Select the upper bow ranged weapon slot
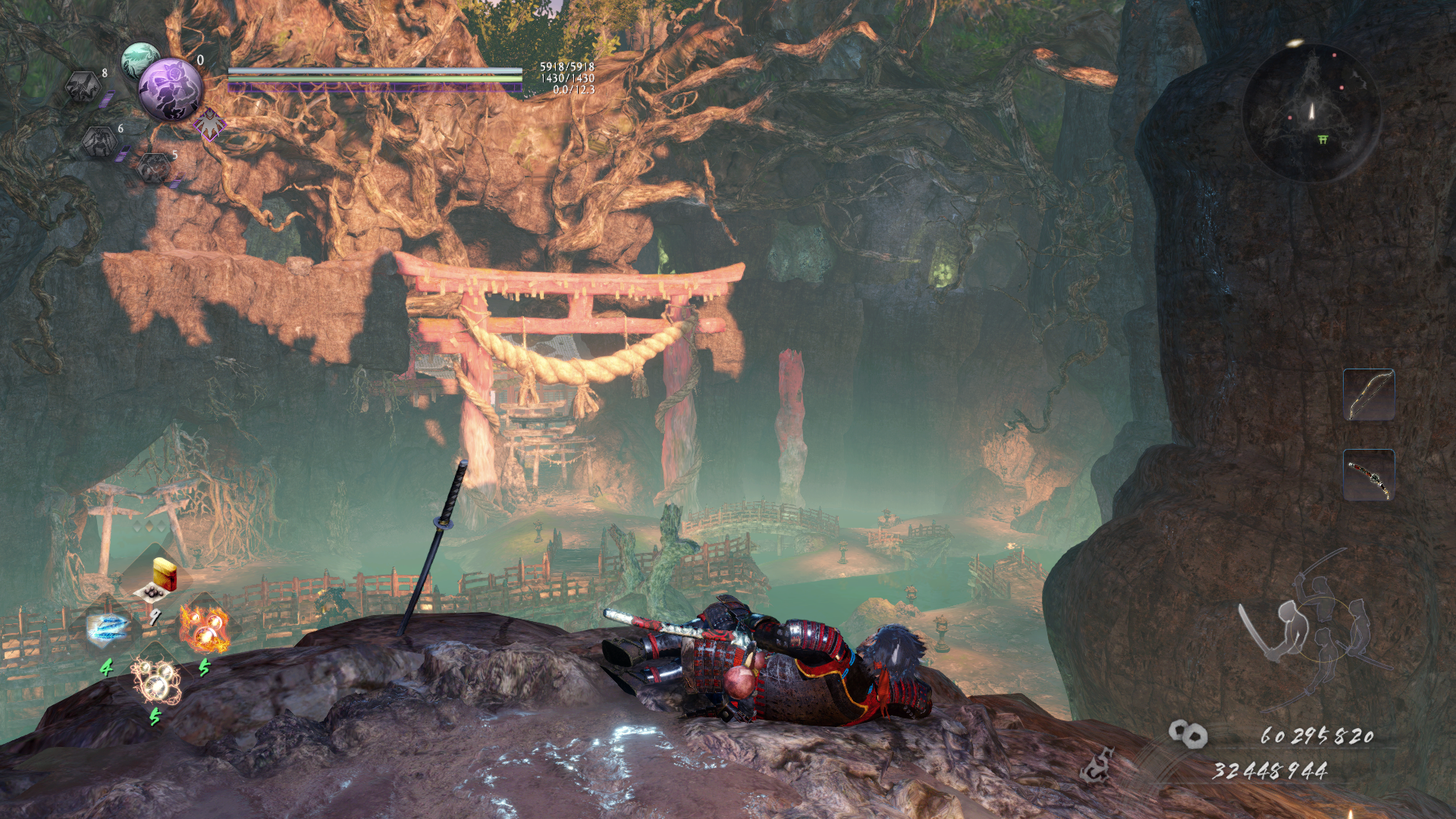The width and height of the screenshot is (1456, 819). coord(1369,394)
